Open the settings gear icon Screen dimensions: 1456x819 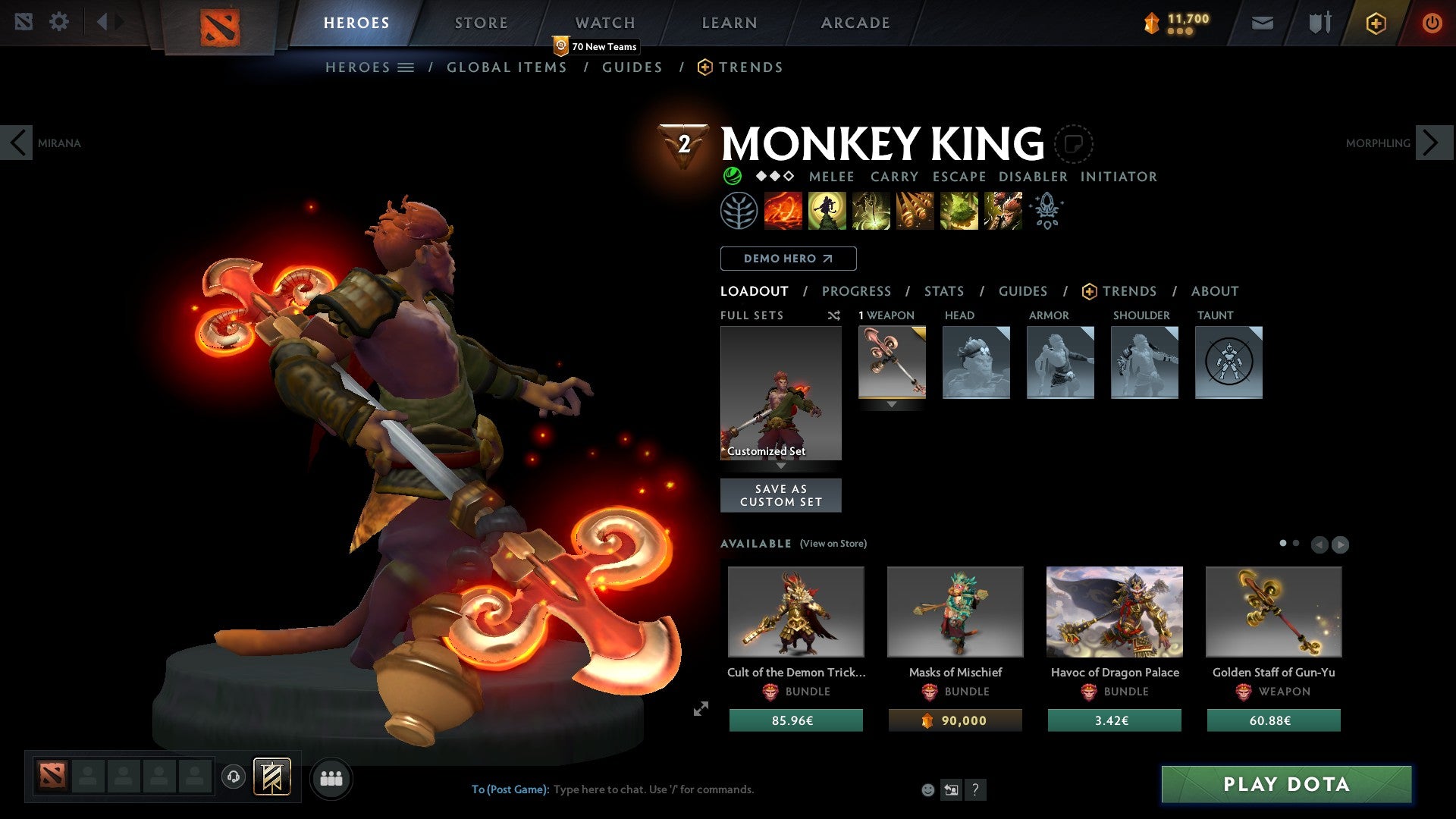[59, 21]
